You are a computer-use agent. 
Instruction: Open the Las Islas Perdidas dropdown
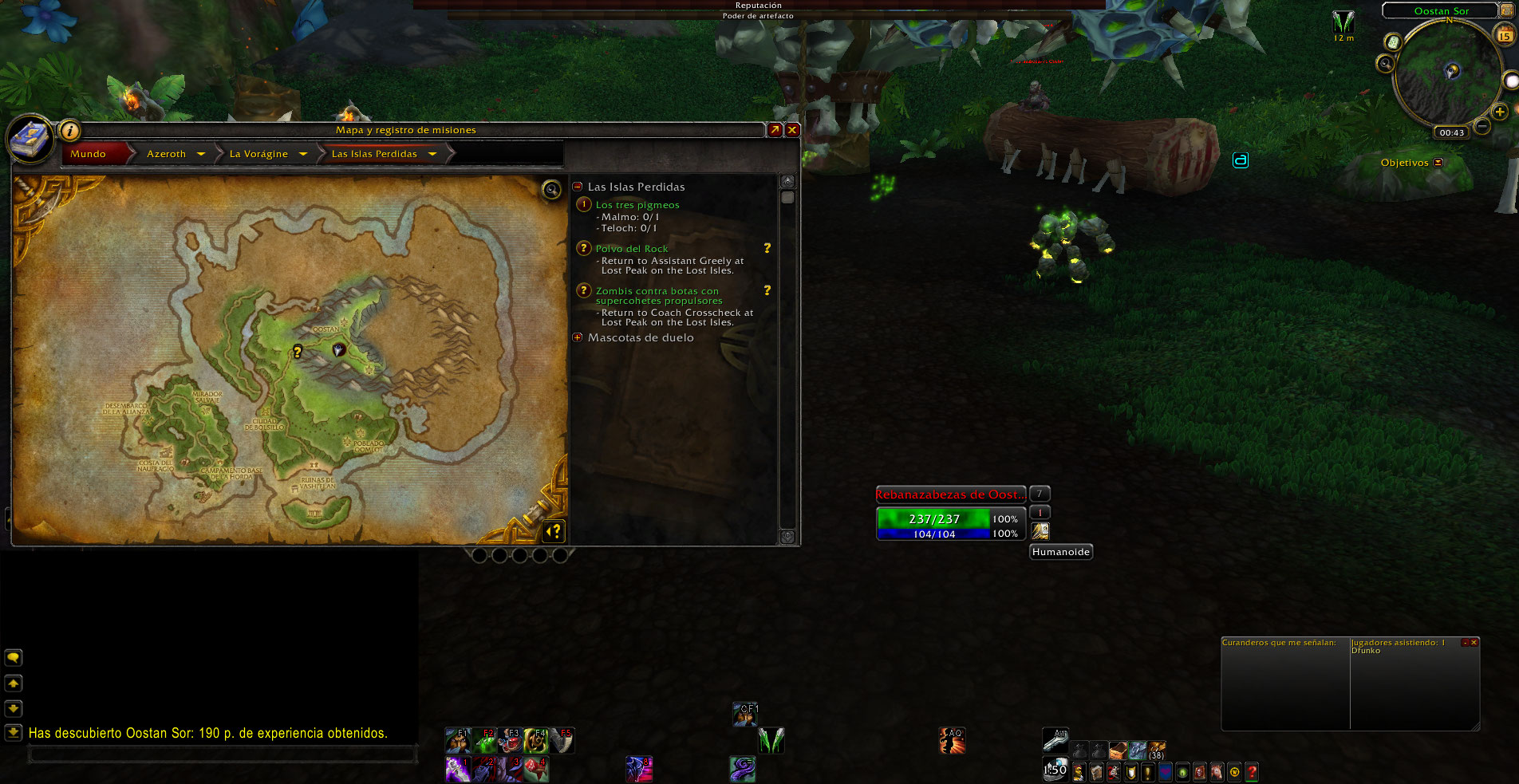pos(432,154)
